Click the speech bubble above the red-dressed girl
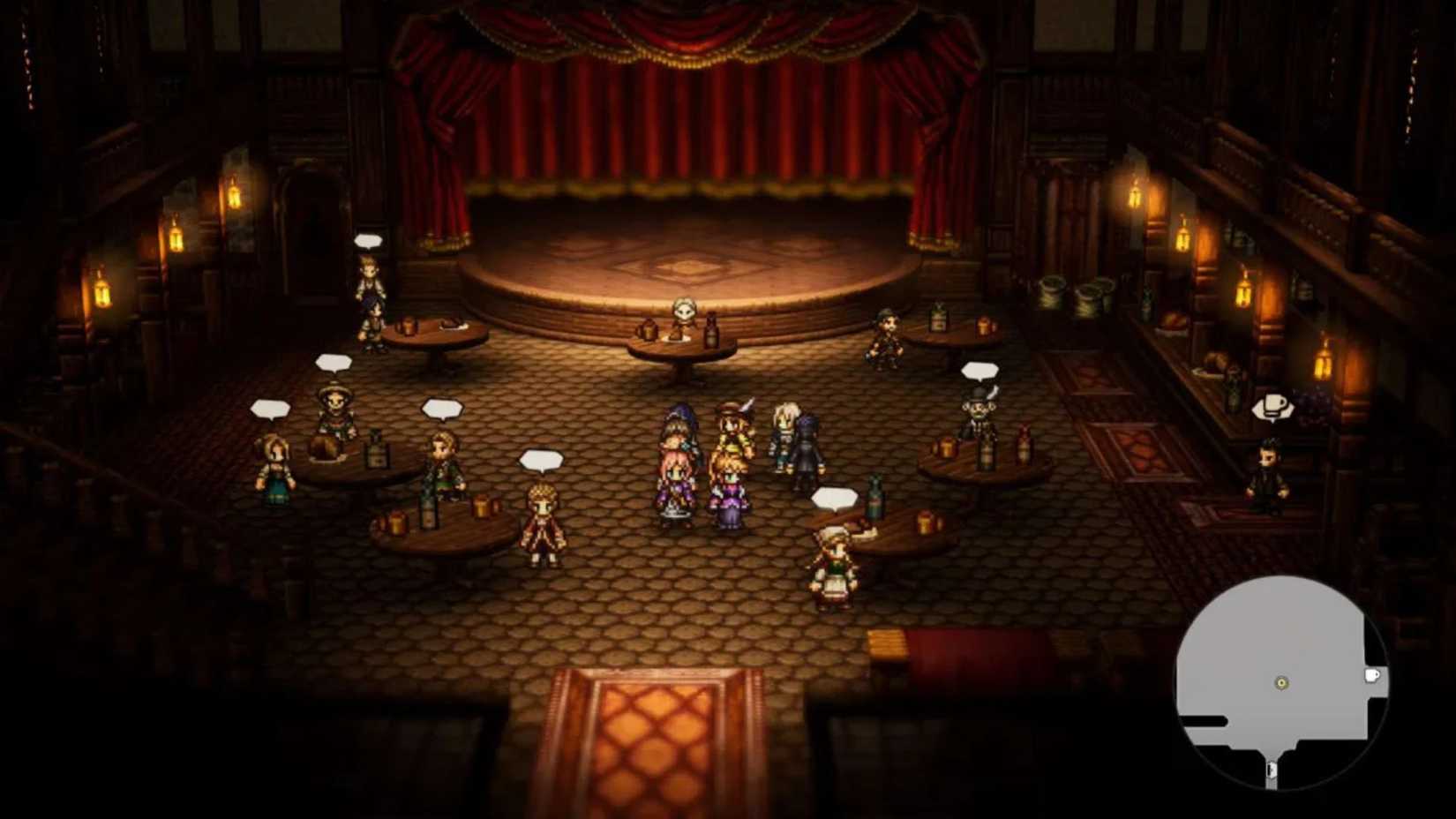This screenshot has width=1456, height=819. point(539,459)
